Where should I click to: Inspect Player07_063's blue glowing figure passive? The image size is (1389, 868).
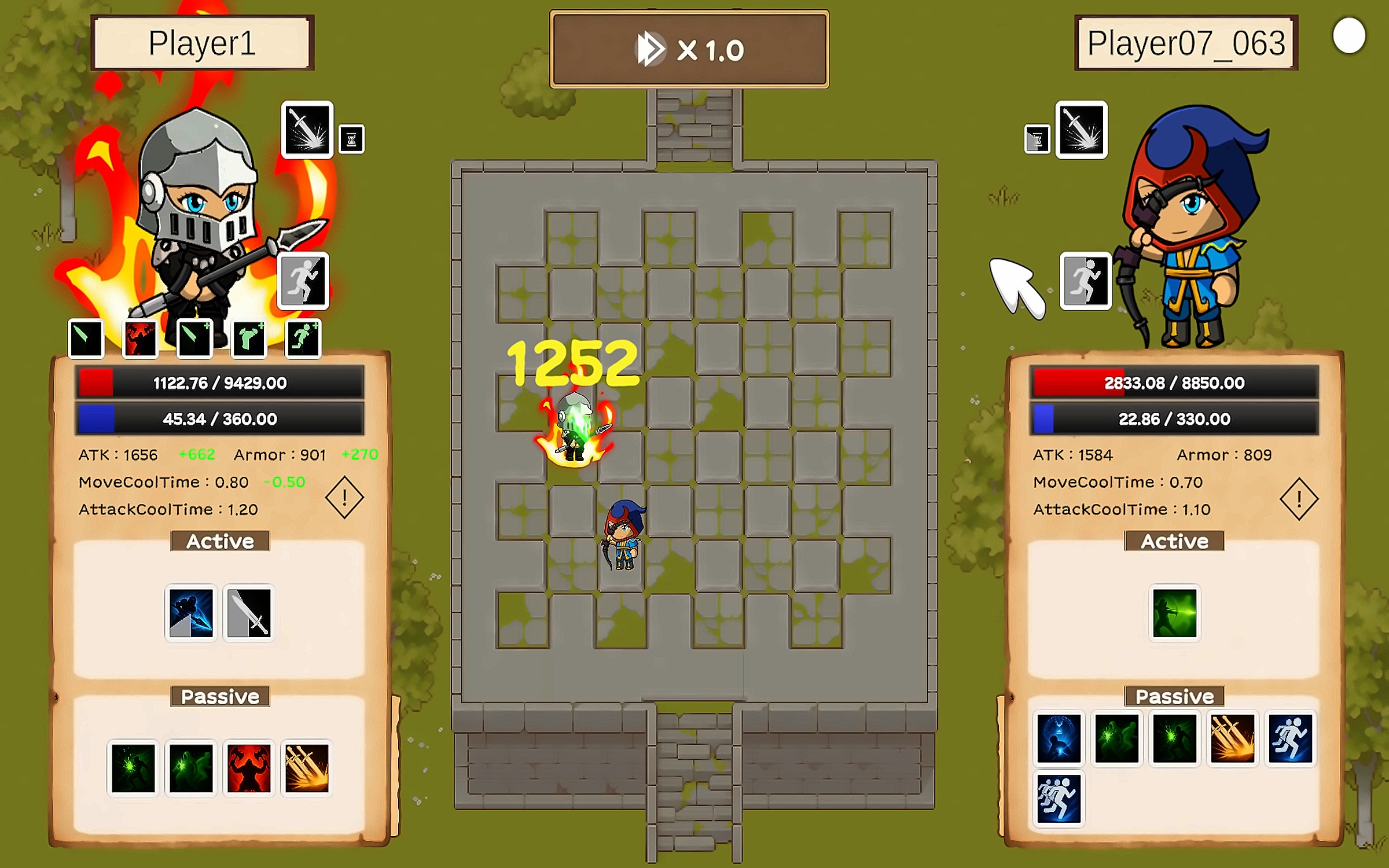pyautogui.click(x=1059, y=738)
